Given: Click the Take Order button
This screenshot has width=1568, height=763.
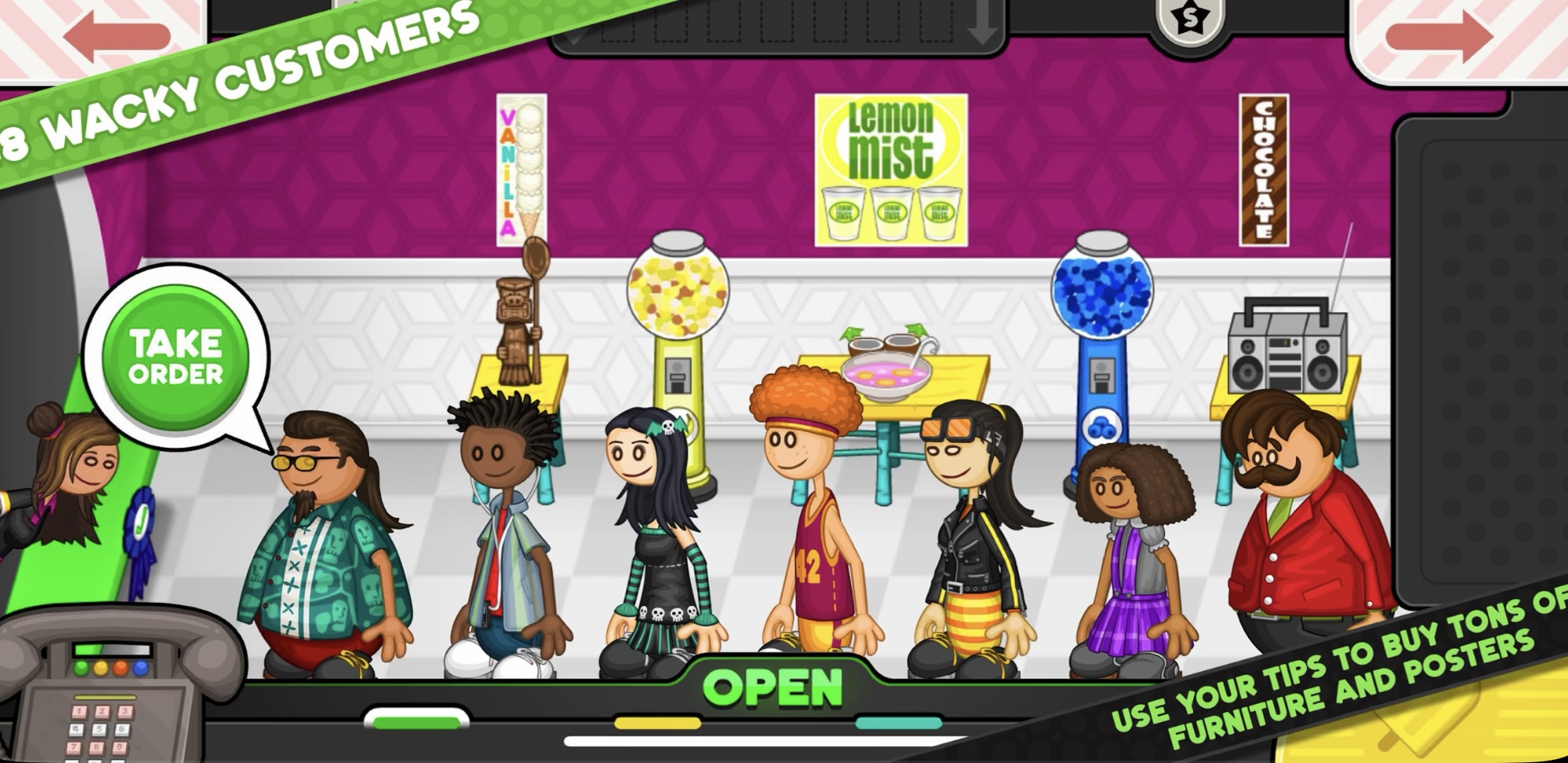Looking at the screenshot, I should (x=176, y=358).
